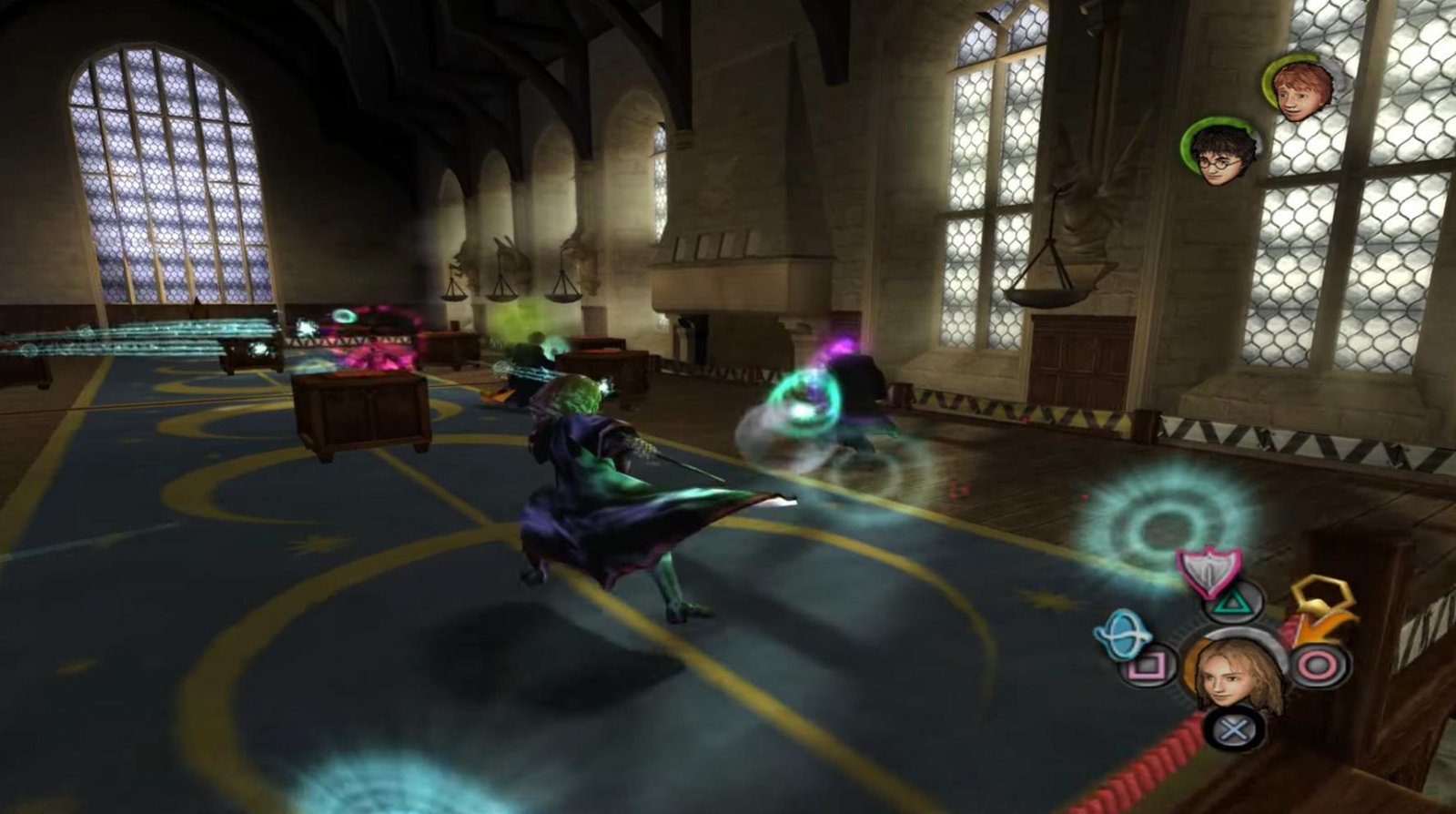
Task: Click the blue X button symbol
Action: tap(1232, 729)
